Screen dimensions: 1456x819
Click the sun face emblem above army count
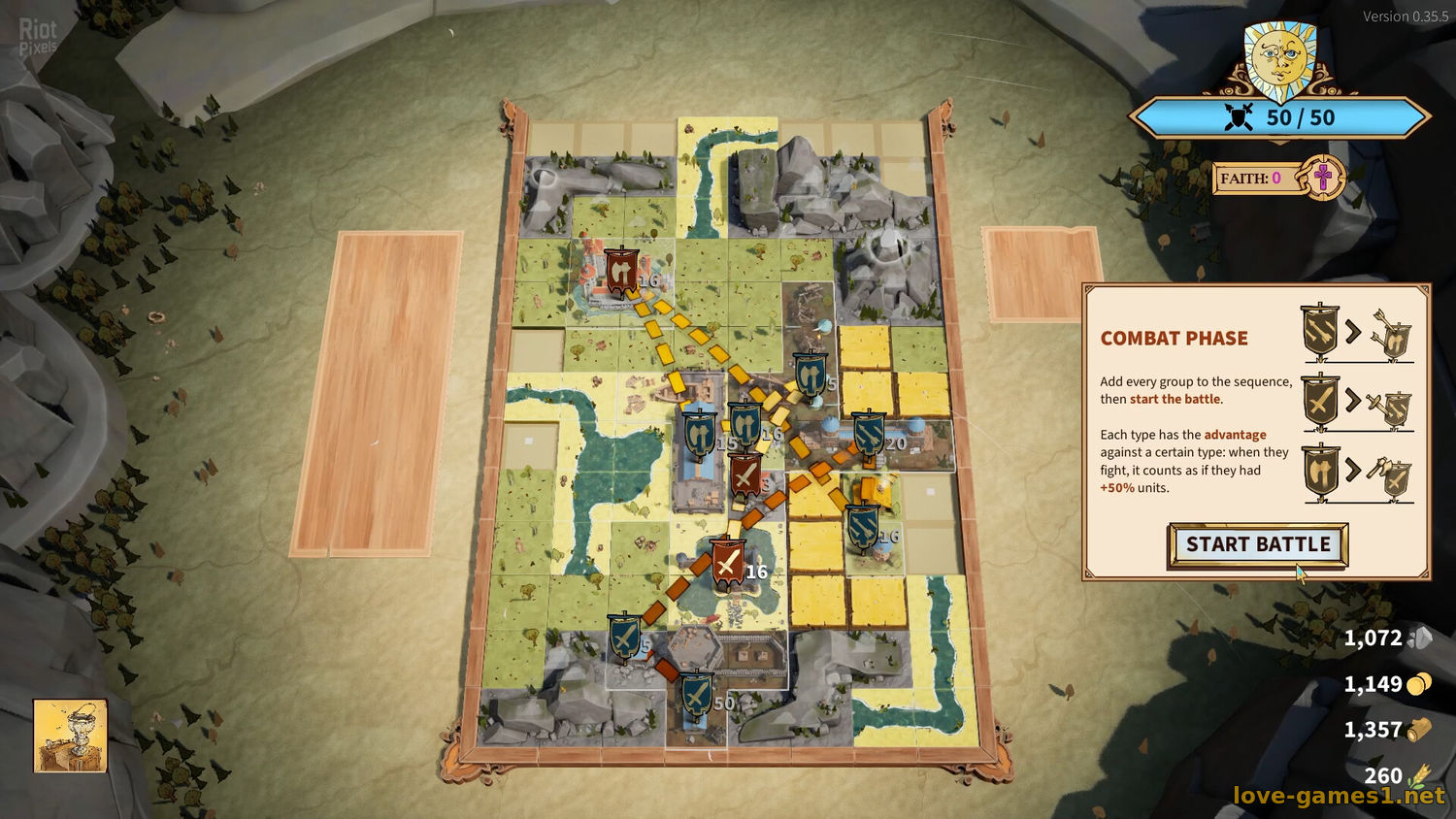[x=1280, y=58]
